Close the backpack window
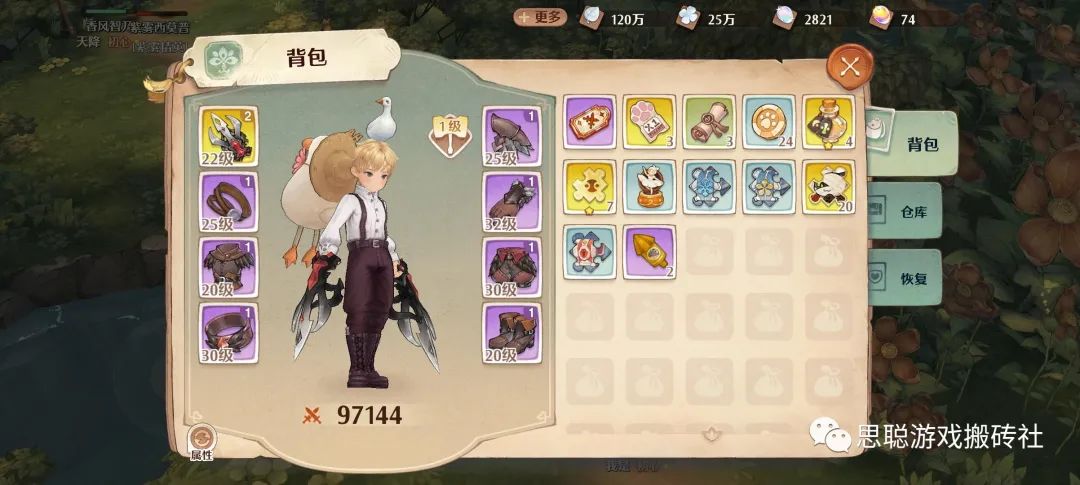This screenshot has height=485, width=1080. pos(850,67)
